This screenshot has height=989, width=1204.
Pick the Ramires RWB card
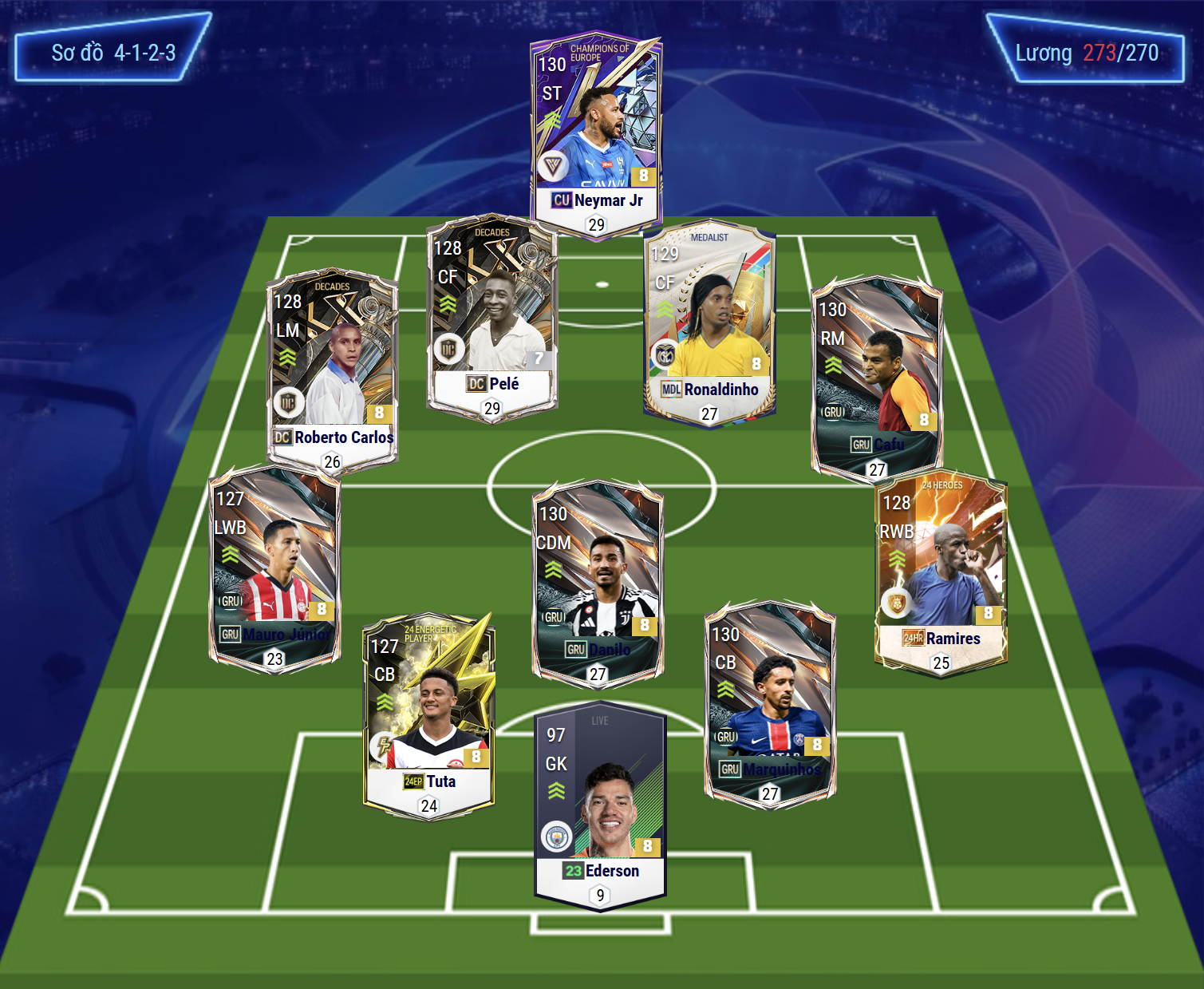click(941, 572)
